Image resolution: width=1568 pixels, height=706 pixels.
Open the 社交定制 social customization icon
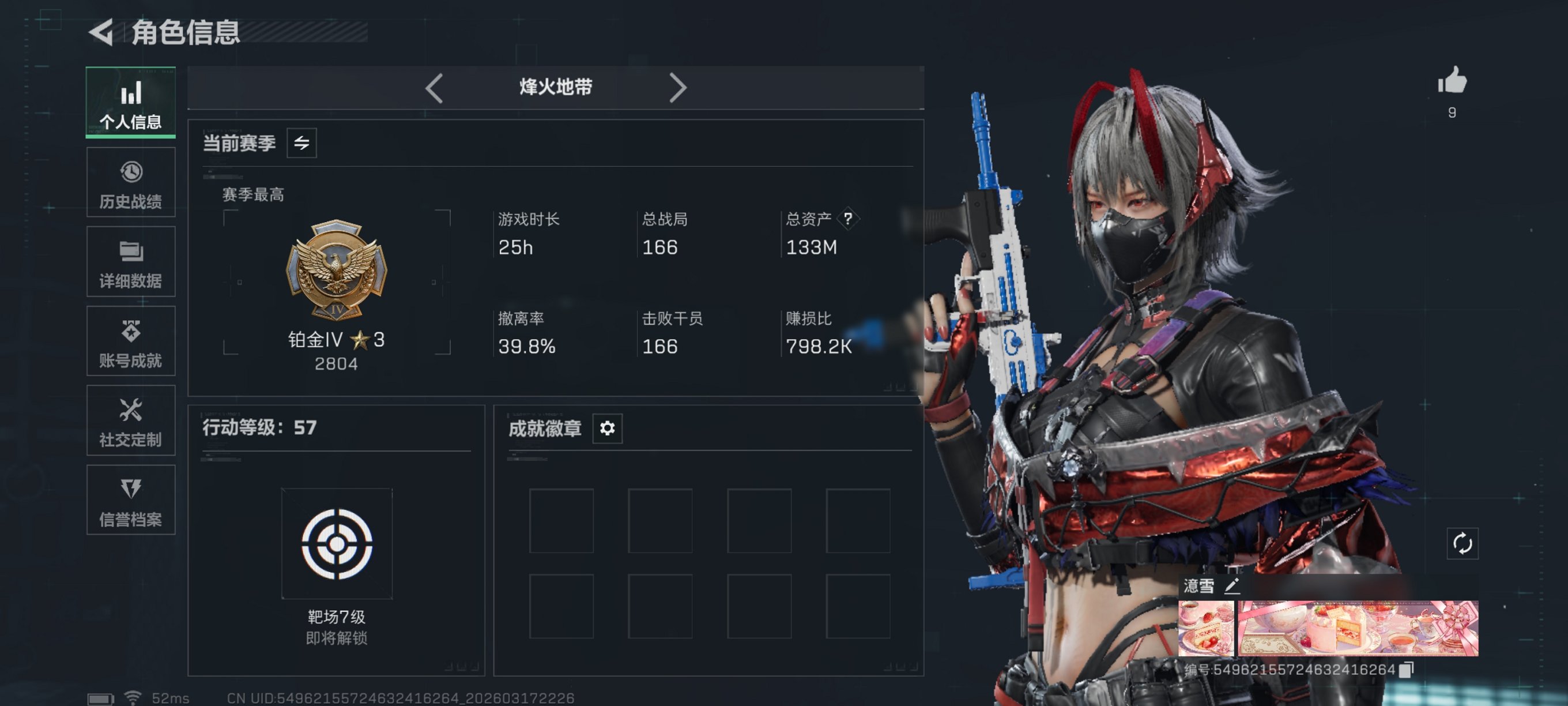tap(130, 420)
